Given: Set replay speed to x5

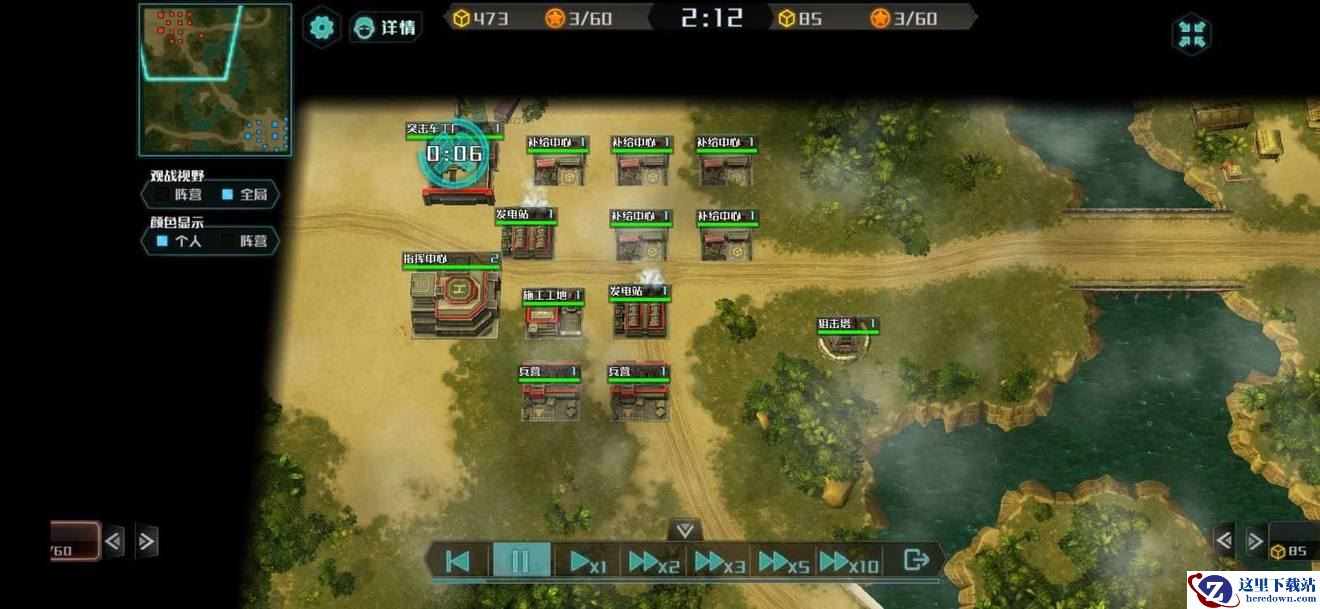Looking at the screenshot, I should (783, 562).
